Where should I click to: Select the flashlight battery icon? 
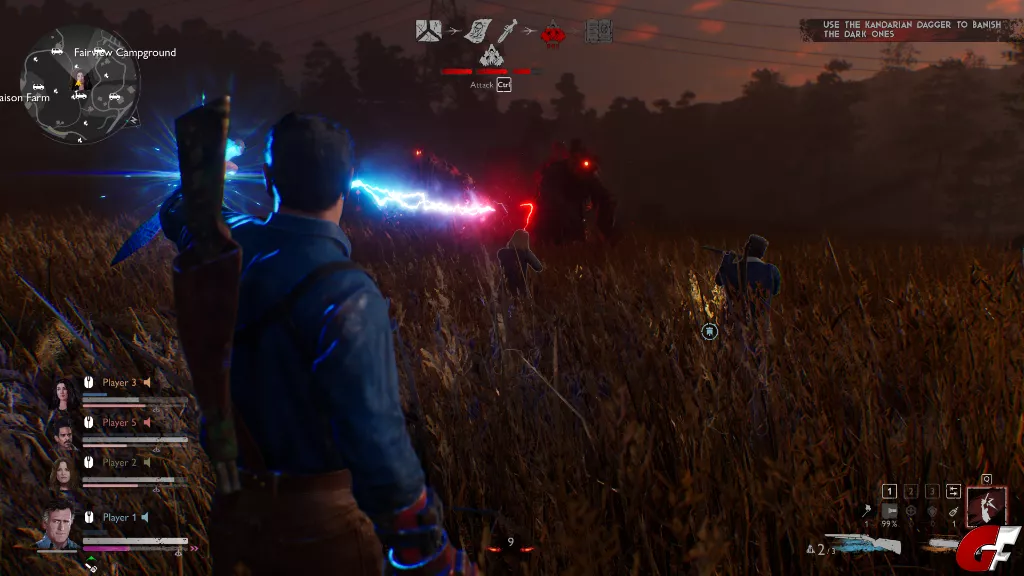pyautogui.click(x=889, y=512)
